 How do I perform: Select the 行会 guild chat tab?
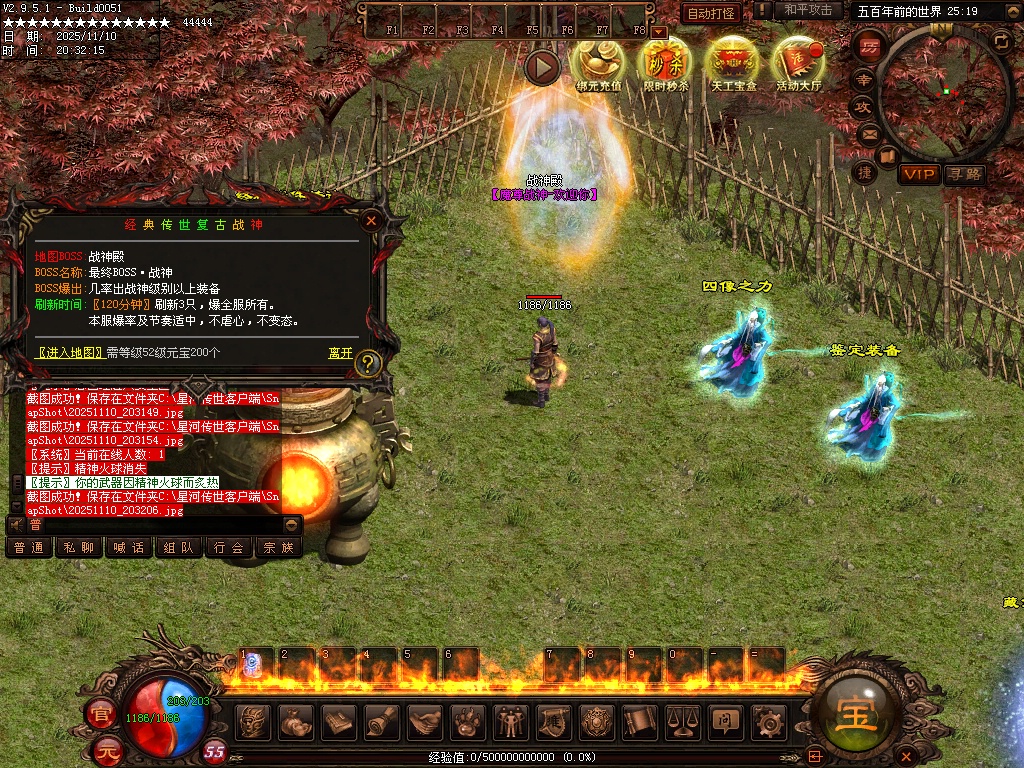[229, 548]
